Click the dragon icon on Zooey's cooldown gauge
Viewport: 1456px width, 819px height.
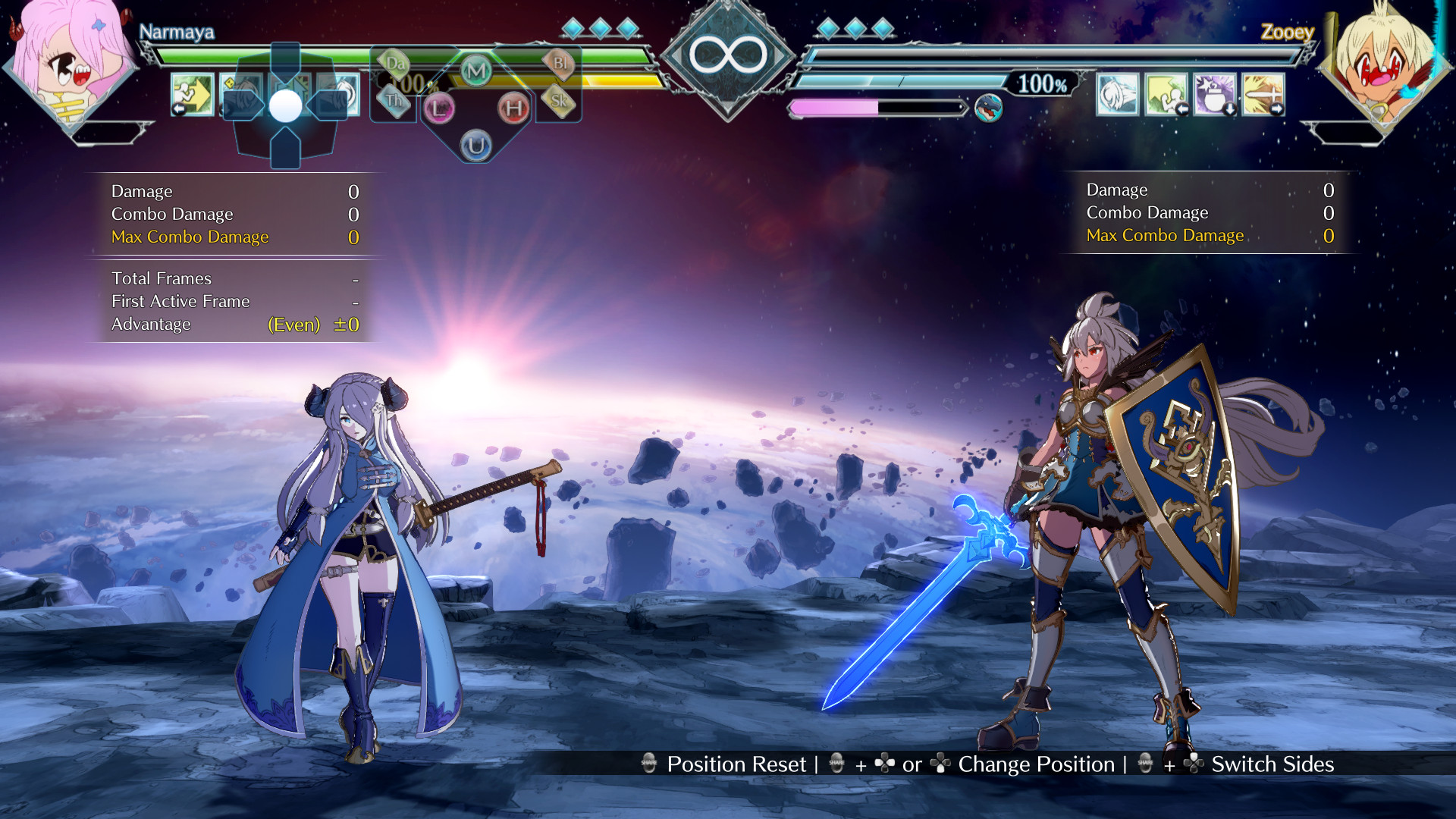[x=990, y=108]
